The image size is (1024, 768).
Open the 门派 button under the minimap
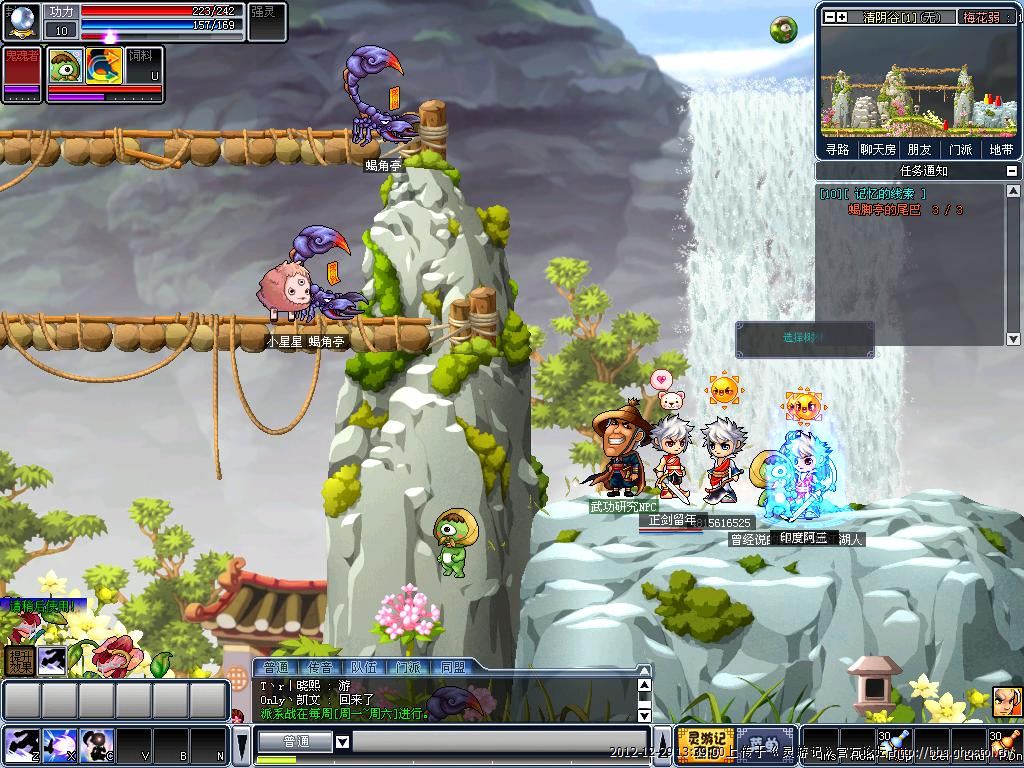[x=960, y=149]
